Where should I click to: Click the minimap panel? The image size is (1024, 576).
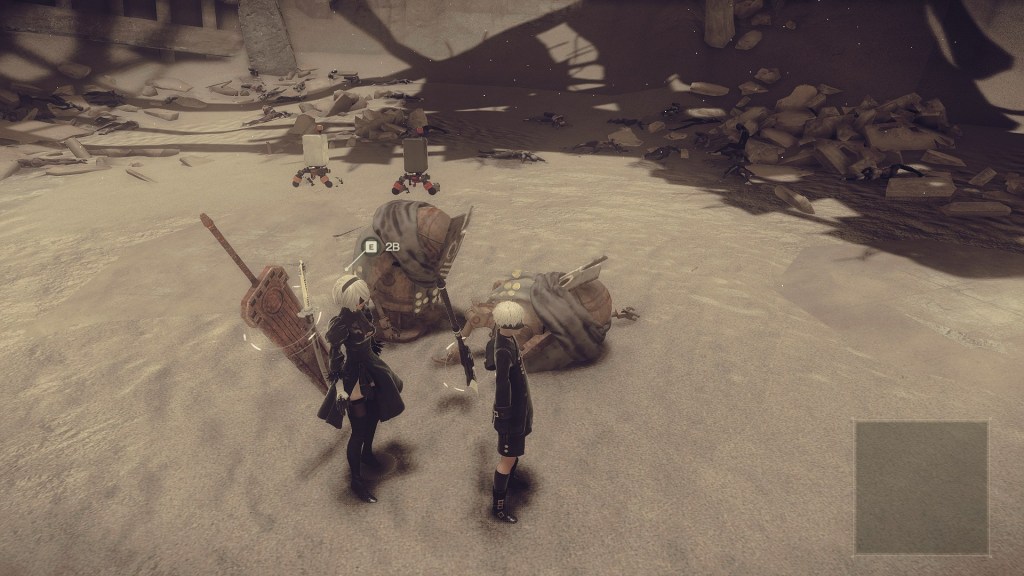coord(921,487)
